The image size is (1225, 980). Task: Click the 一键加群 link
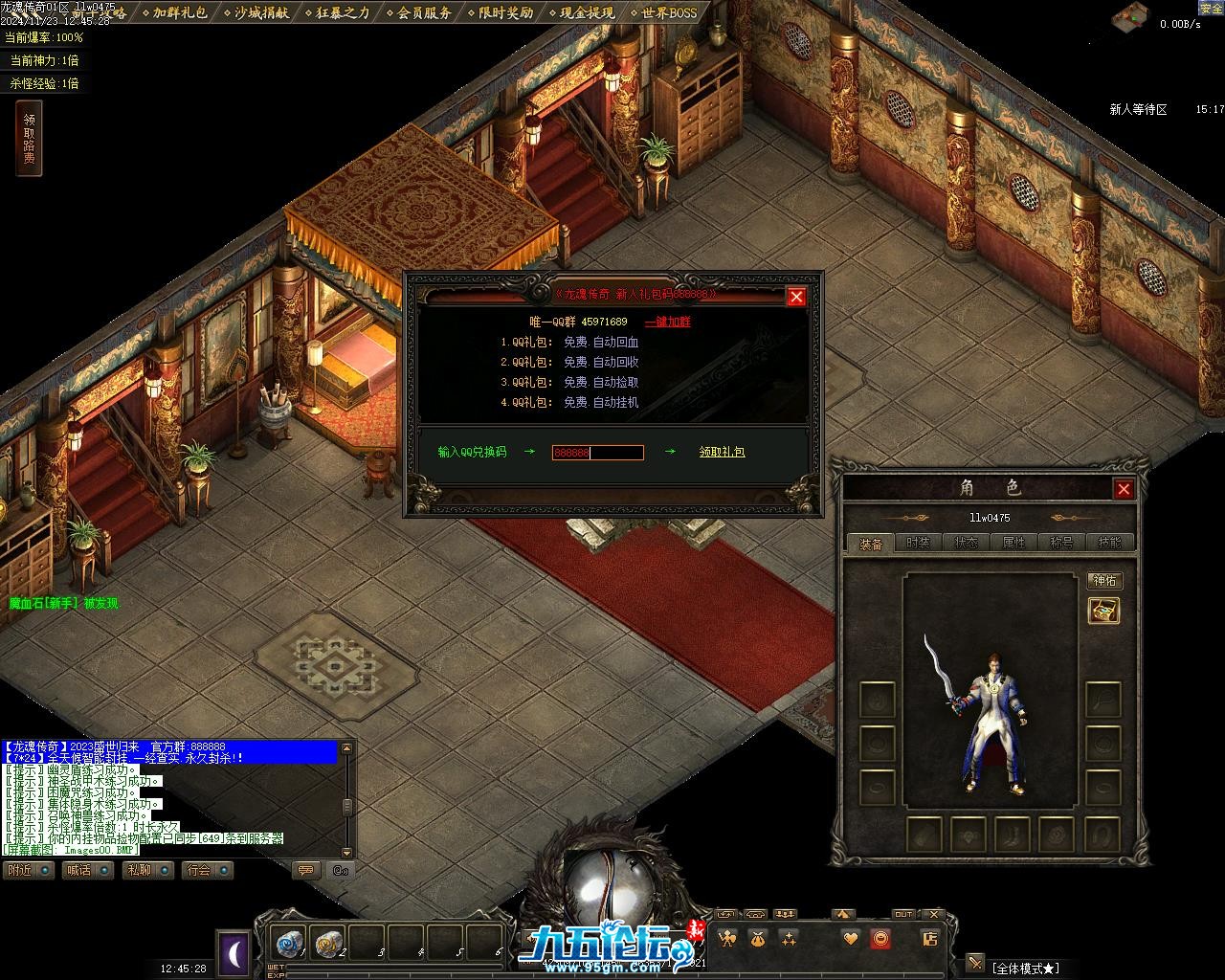pyautogui.click(x=667, y=322)
